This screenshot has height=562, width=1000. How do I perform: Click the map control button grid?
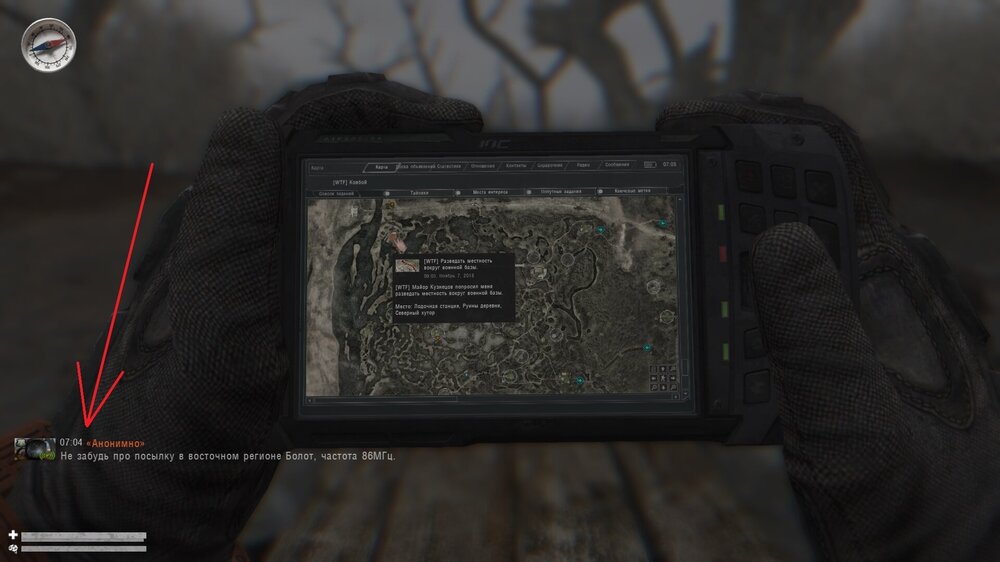pos(662,376)
